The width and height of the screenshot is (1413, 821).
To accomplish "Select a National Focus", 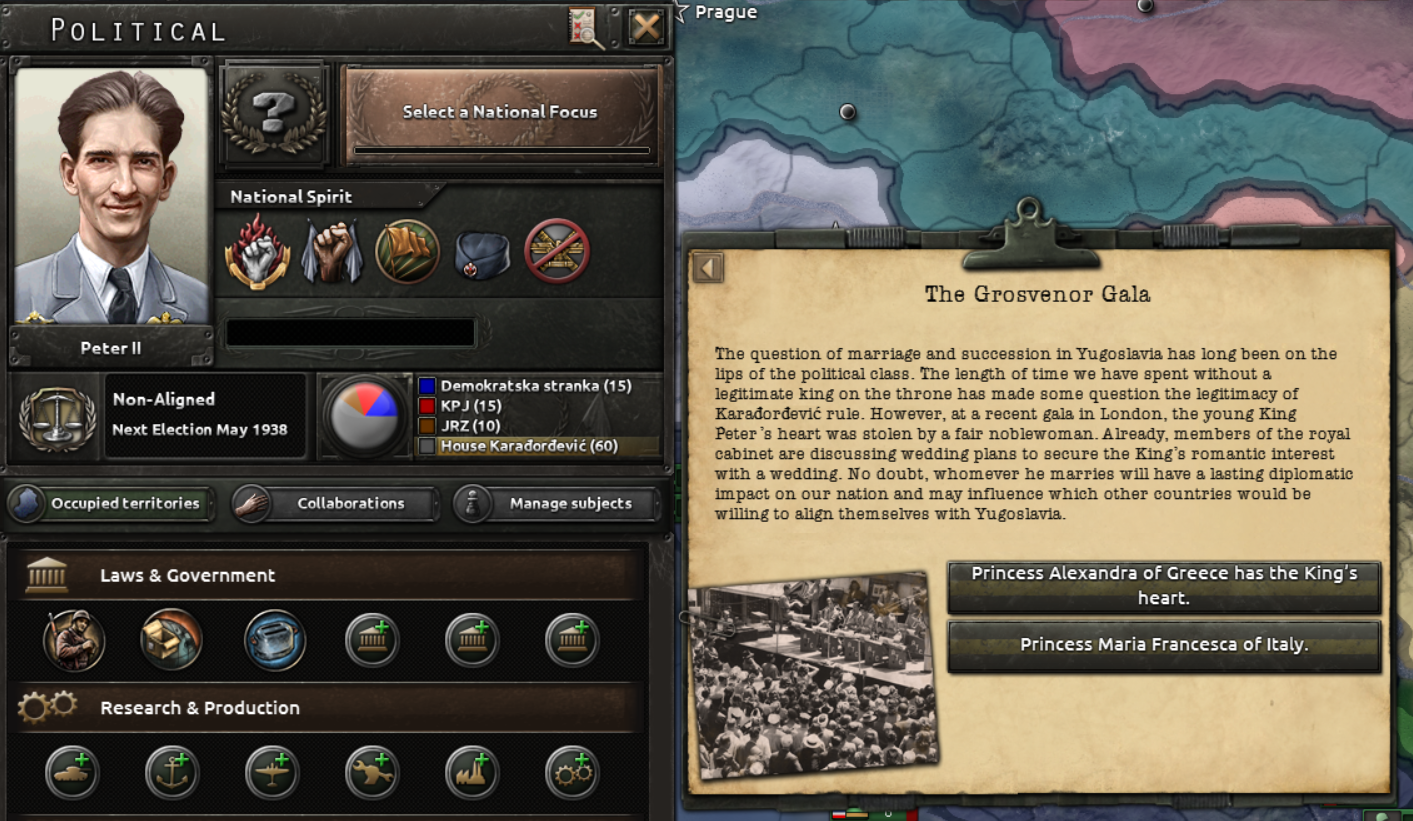I will coord(500,112).
